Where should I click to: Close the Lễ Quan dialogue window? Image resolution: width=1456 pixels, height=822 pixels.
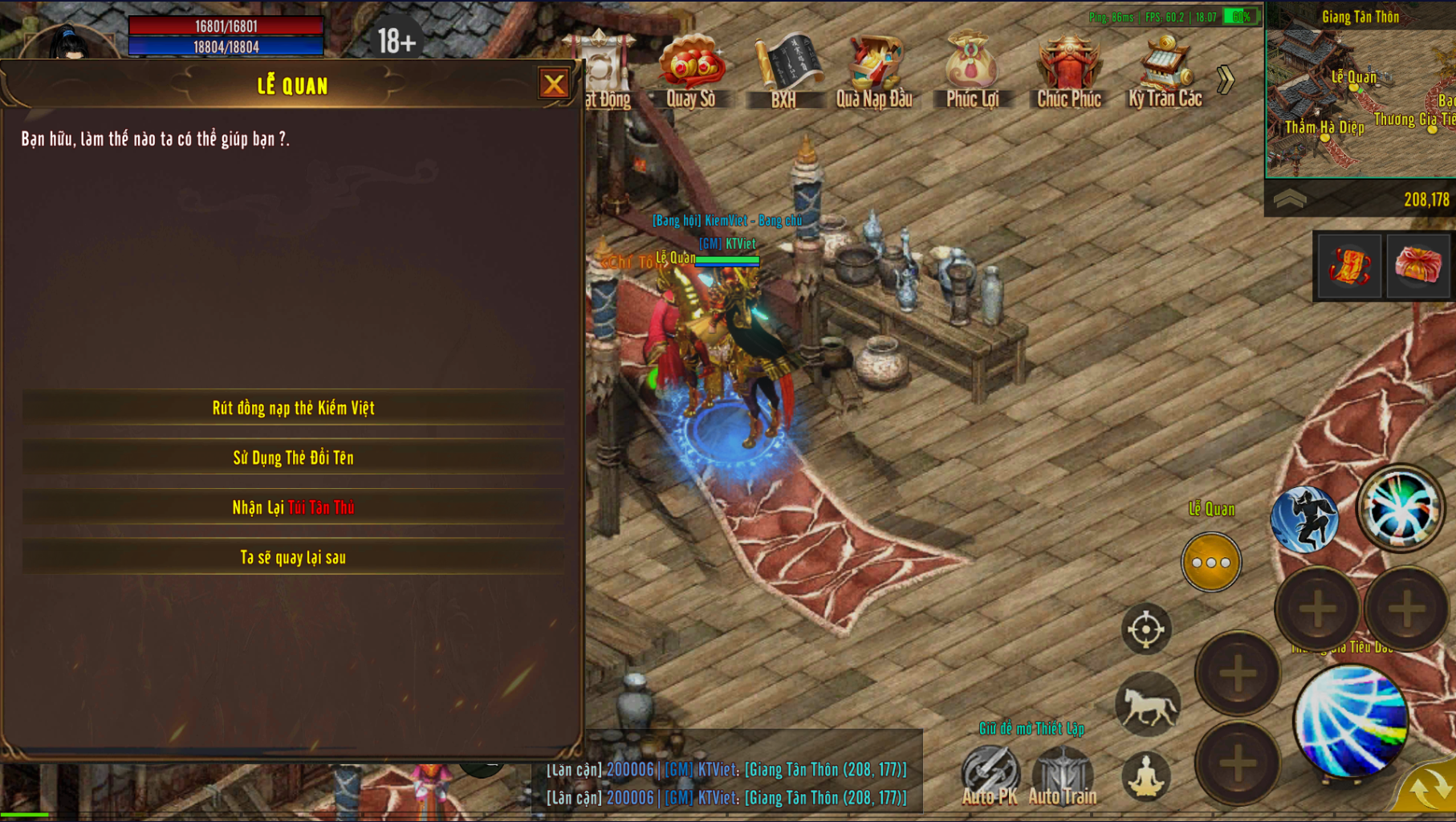click(554, 84)
